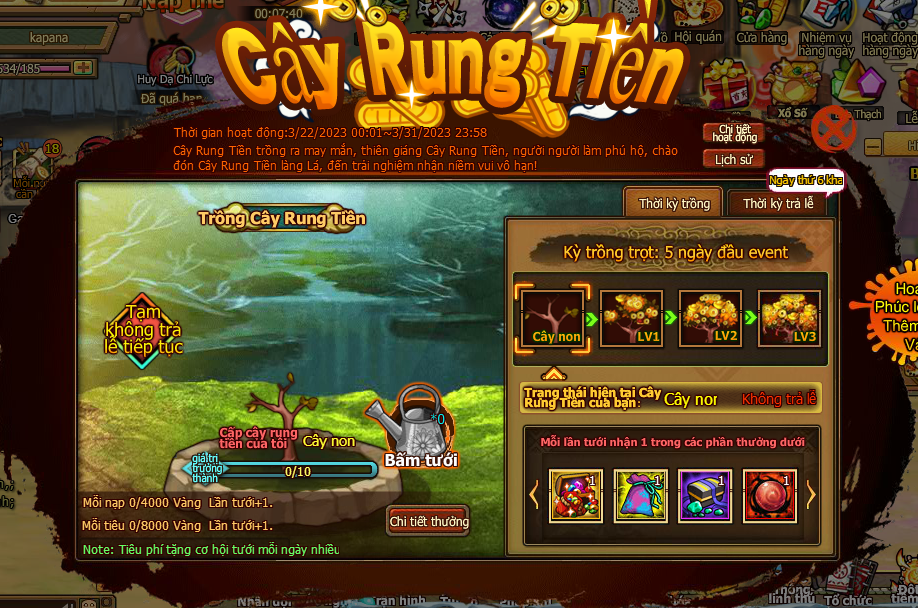Switch to the Thời kỳ trả lễ tab
Image resolution: width=918 pixels, height=608 pixels.
pos(778,203)
